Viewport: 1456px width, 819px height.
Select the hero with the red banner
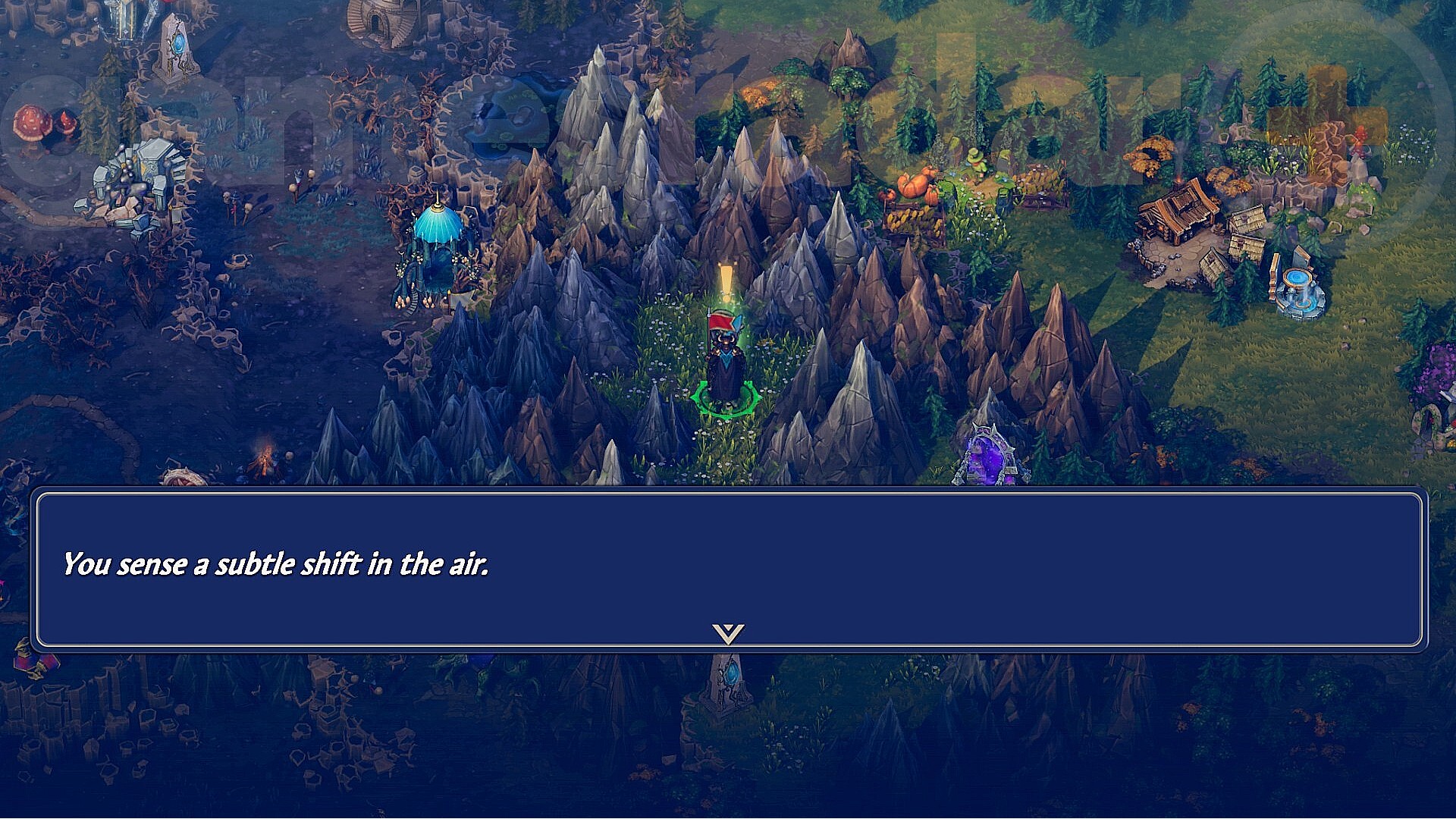pyautogui.click(x=726, y=356)
